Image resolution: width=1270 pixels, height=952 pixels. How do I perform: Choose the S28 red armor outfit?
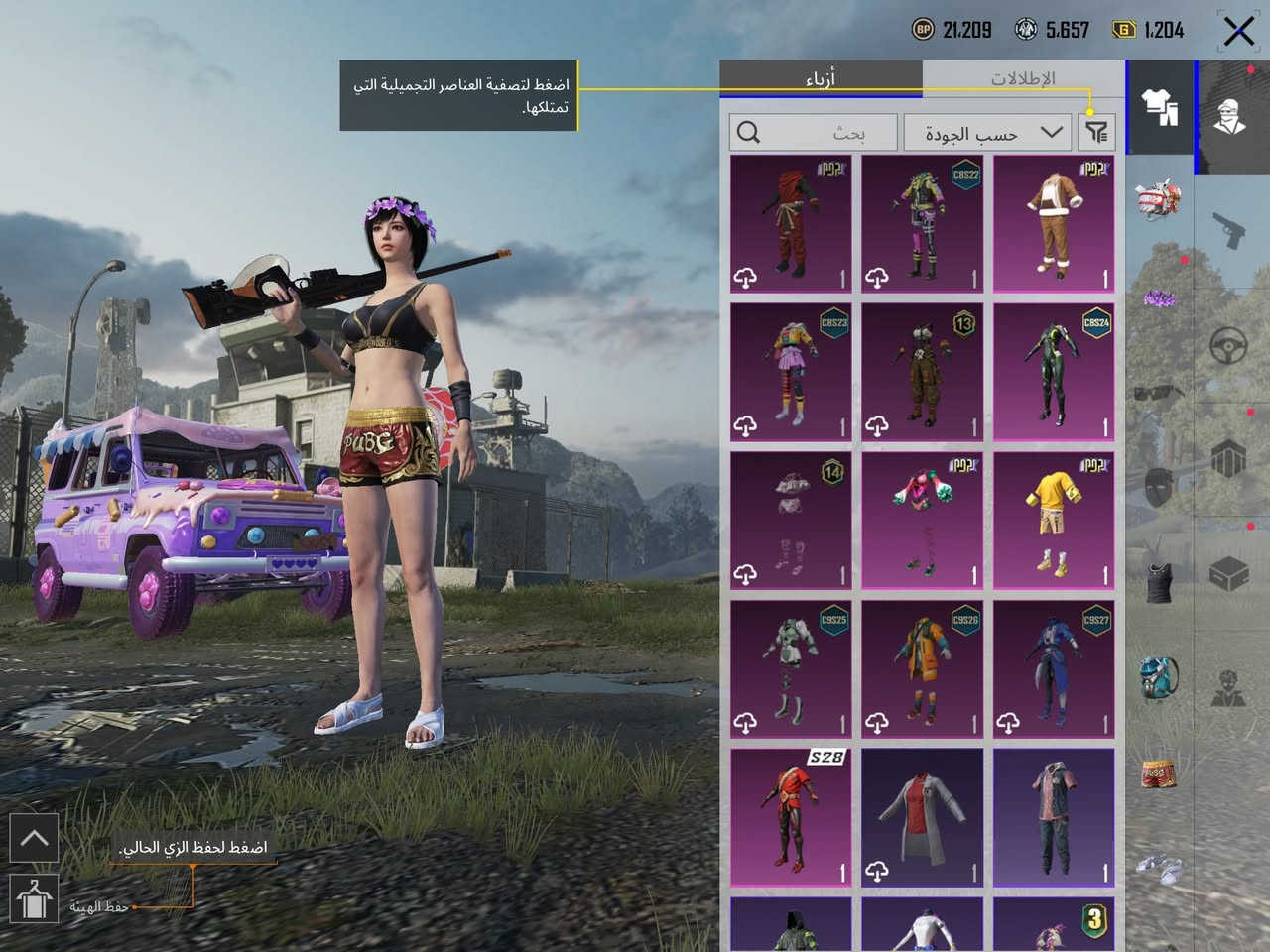pos(791,817)
